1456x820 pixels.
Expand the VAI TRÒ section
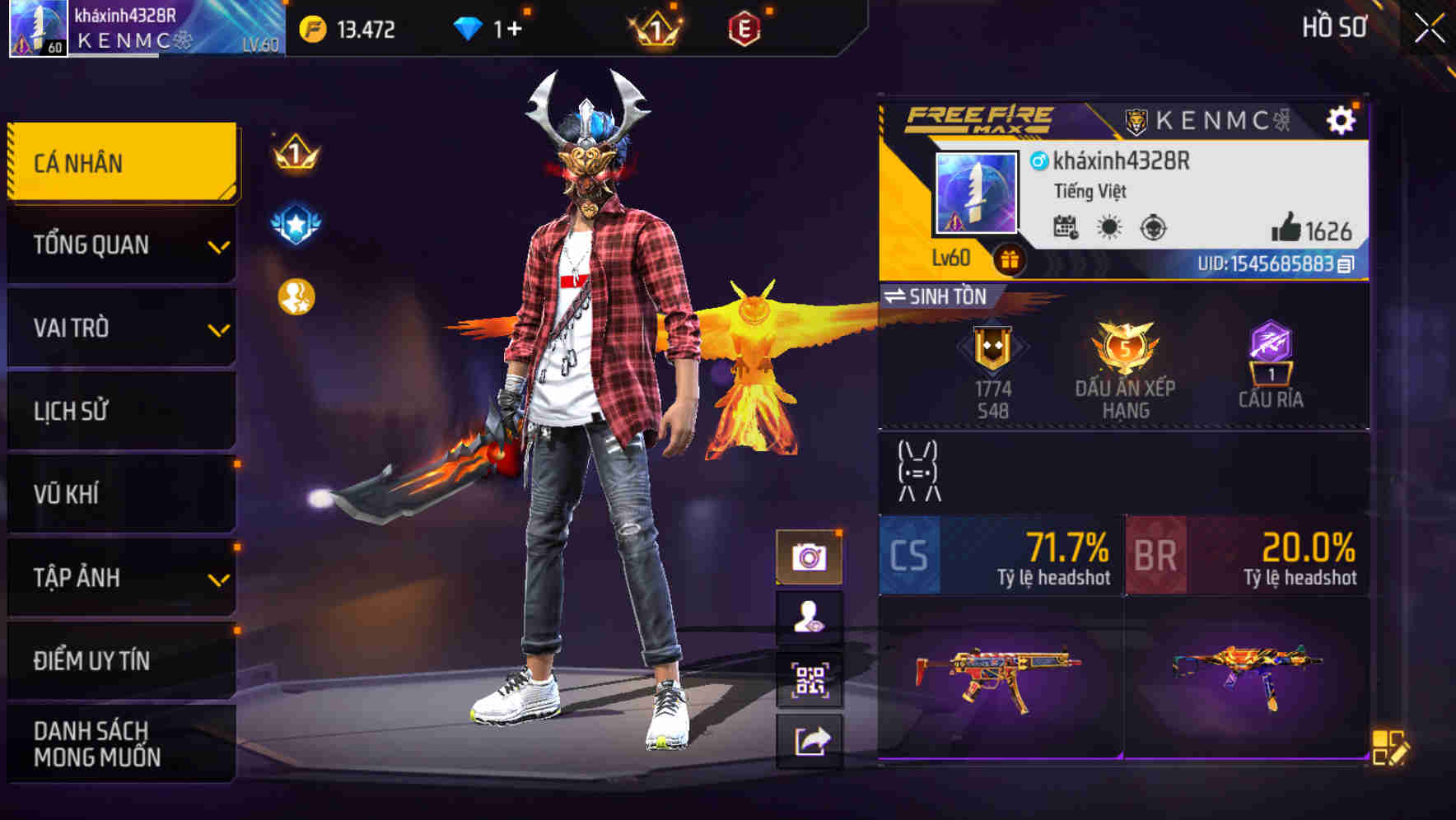coord(121,328)
